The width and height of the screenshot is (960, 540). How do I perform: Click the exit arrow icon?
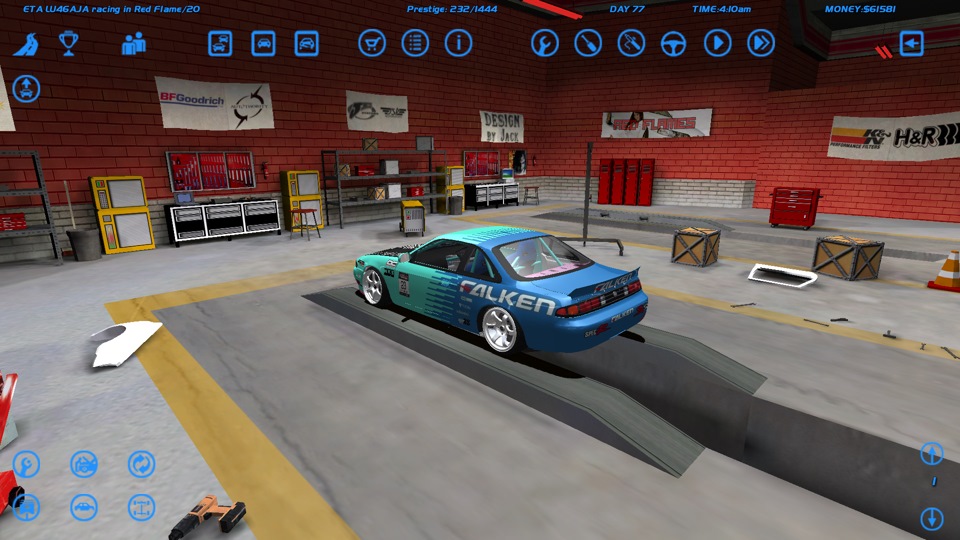click(911, 43)
